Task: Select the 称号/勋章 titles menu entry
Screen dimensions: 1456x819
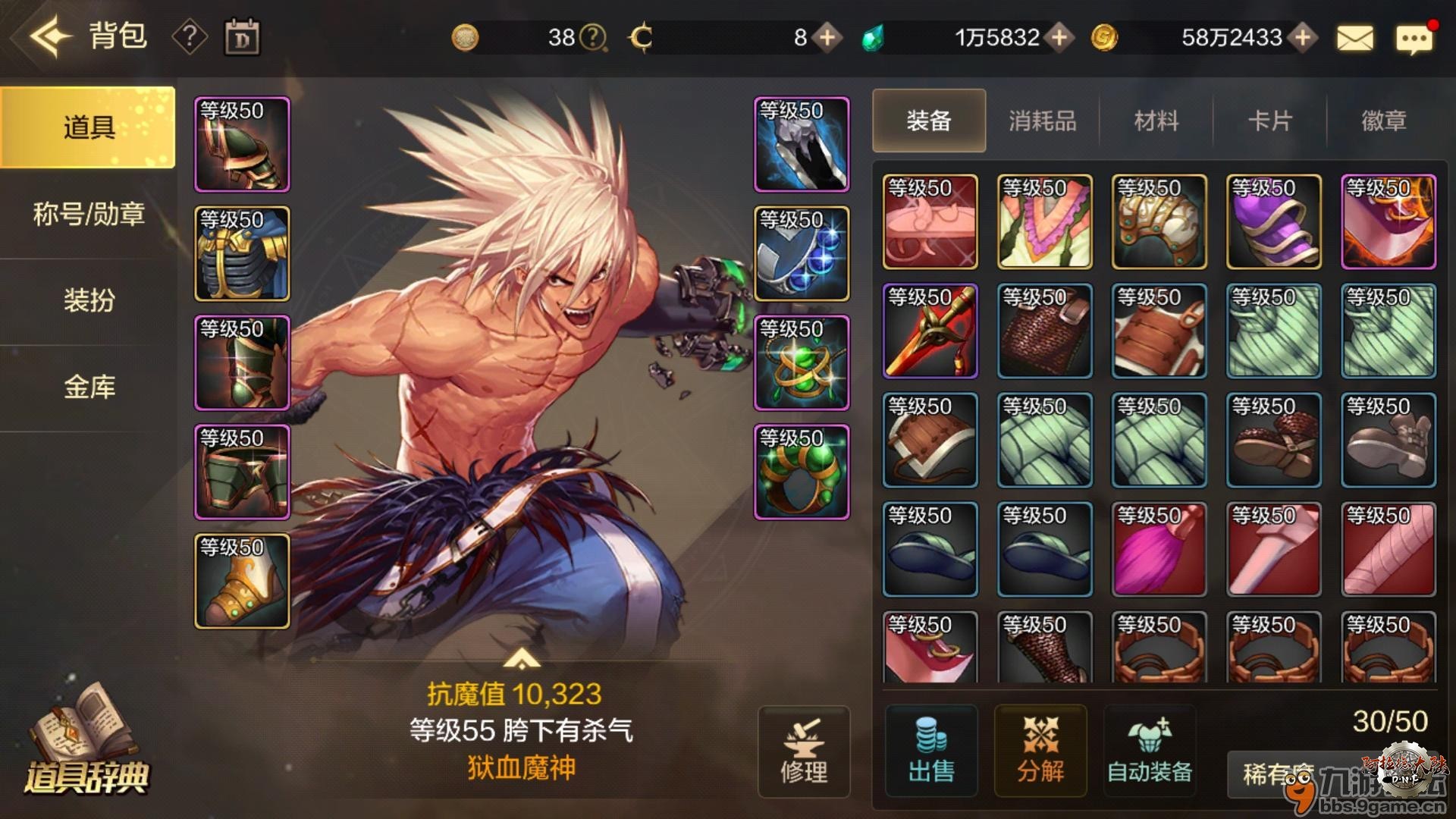Action: tap(89, 215)
